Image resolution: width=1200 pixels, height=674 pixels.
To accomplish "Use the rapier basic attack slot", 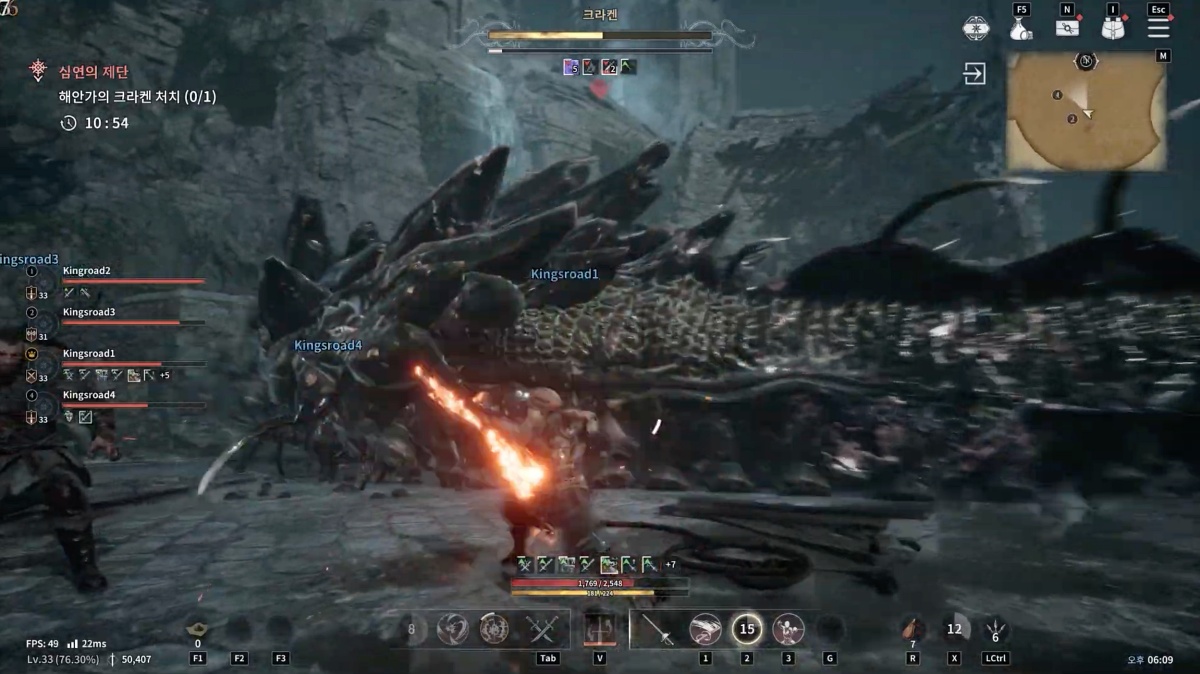I will click(x=657, y=629).
